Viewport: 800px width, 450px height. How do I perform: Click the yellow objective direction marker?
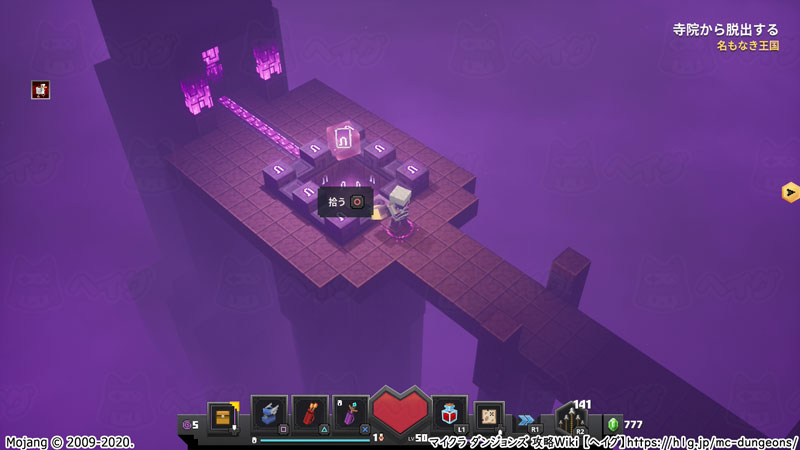(x=789, y=191)
